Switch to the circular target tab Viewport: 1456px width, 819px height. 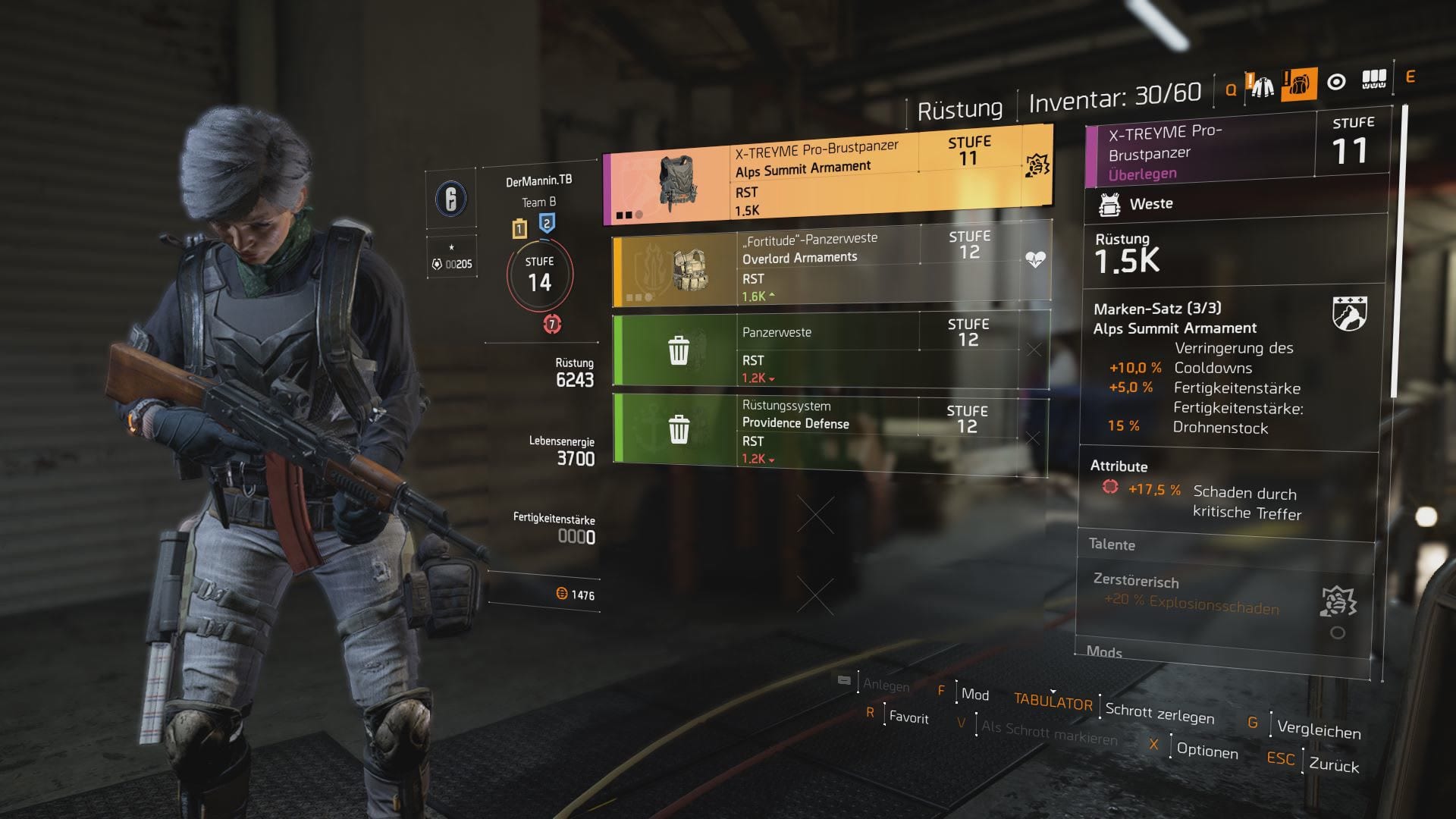pos(1336,82)
